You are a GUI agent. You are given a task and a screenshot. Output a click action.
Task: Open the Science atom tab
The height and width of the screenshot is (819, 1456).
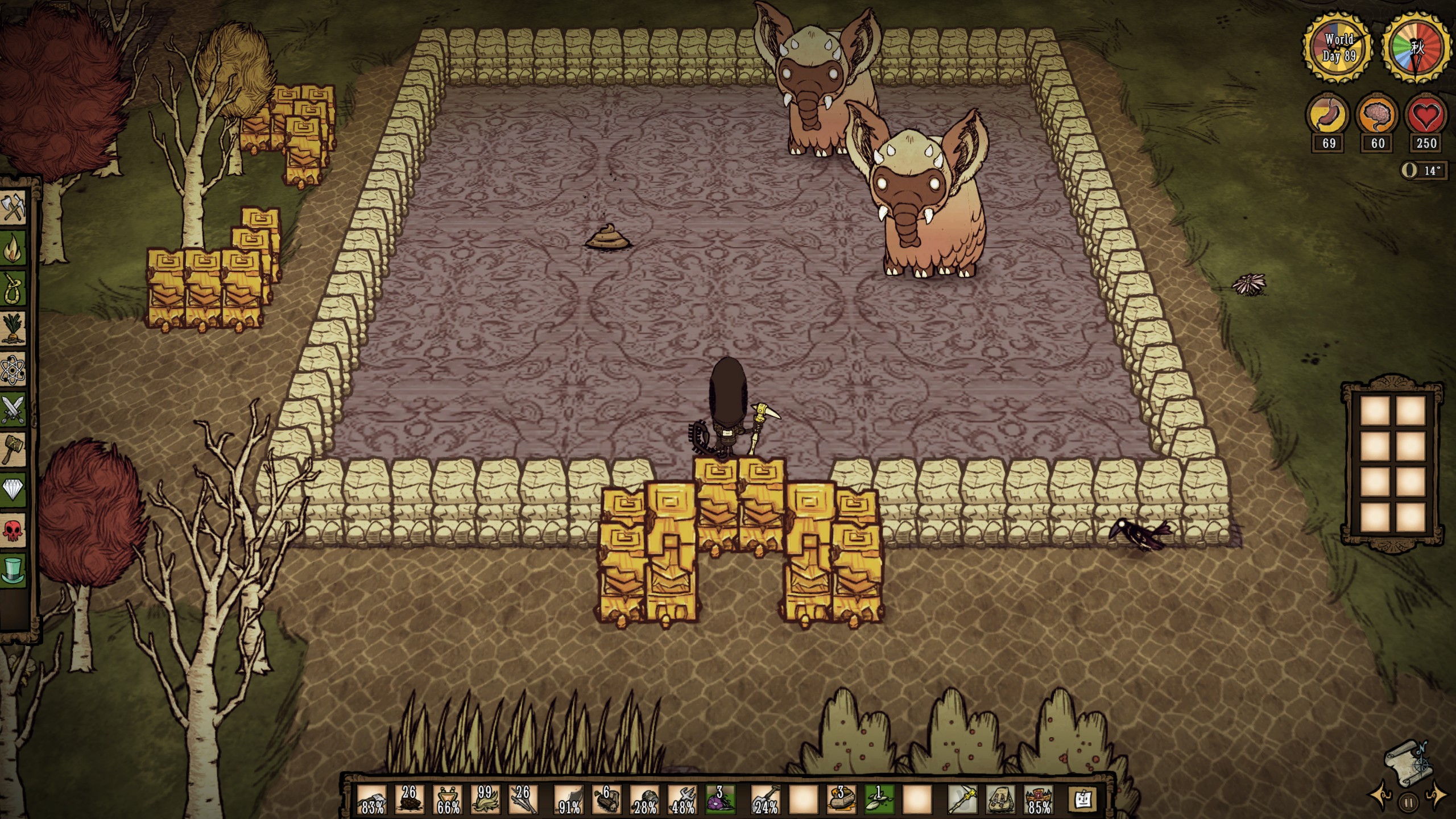click(x=14, y=369)
